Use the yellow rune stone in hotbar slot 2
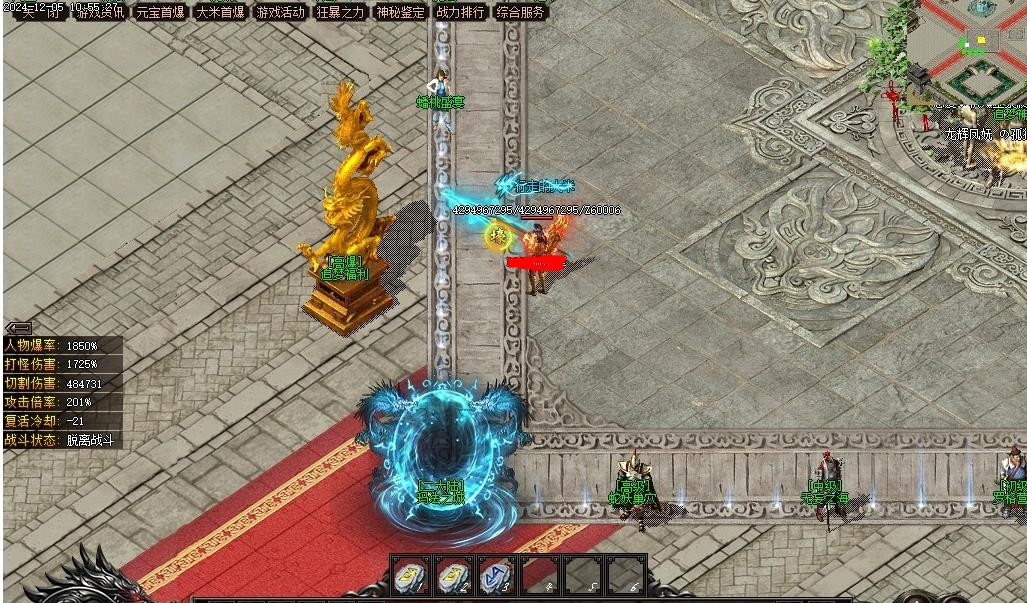Screen dimensions: 1027x603 click(453, 575)
